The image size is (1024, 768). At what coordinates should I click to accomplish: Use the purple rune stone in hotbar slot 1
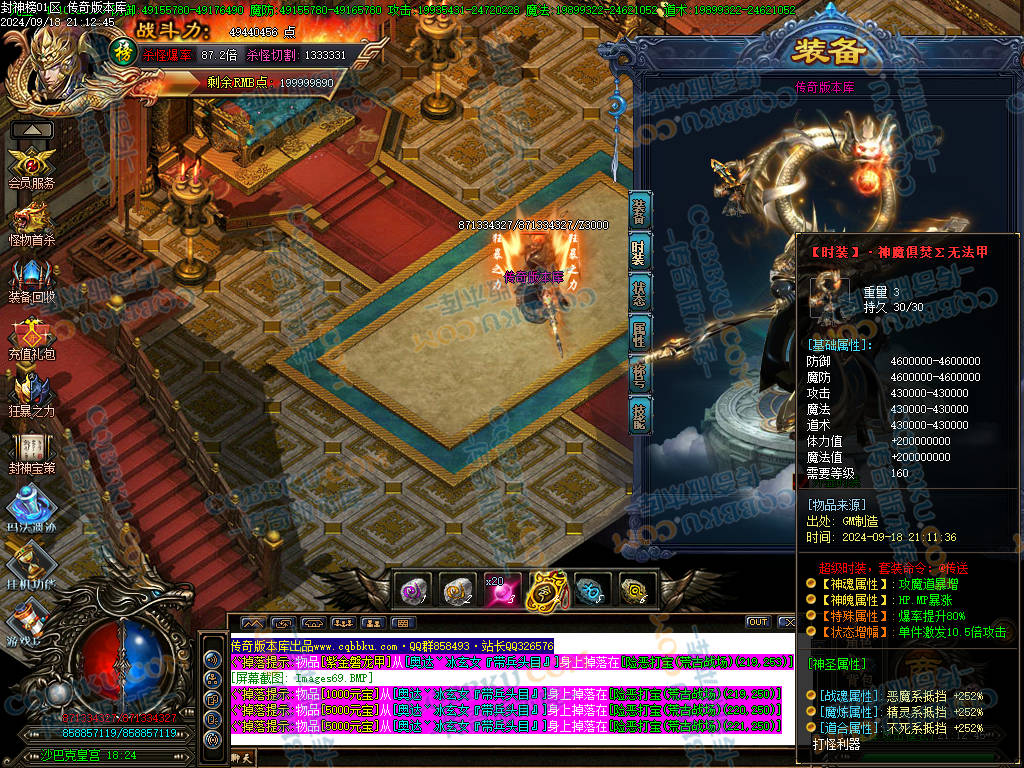point(414,590)
